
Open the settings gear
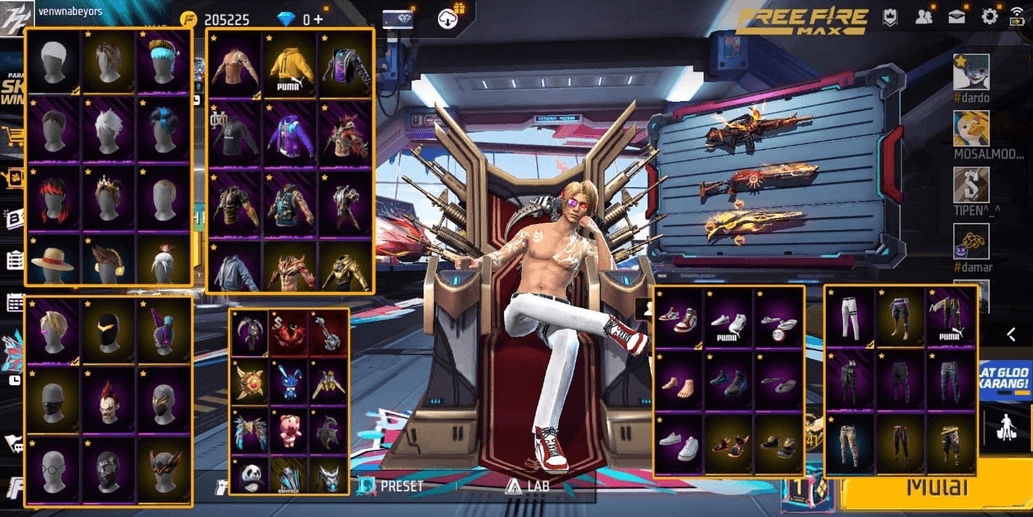(x=989, y=16)
